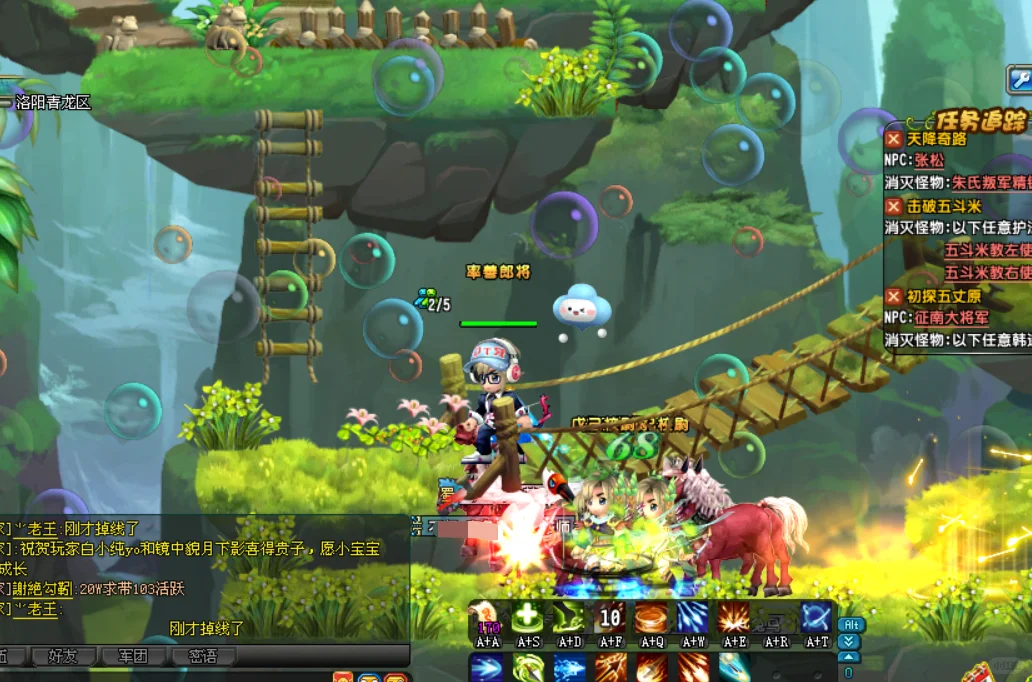Use the item slot showing 170 (A+A)
1032x682 pixels.
(x=487, y=618)
